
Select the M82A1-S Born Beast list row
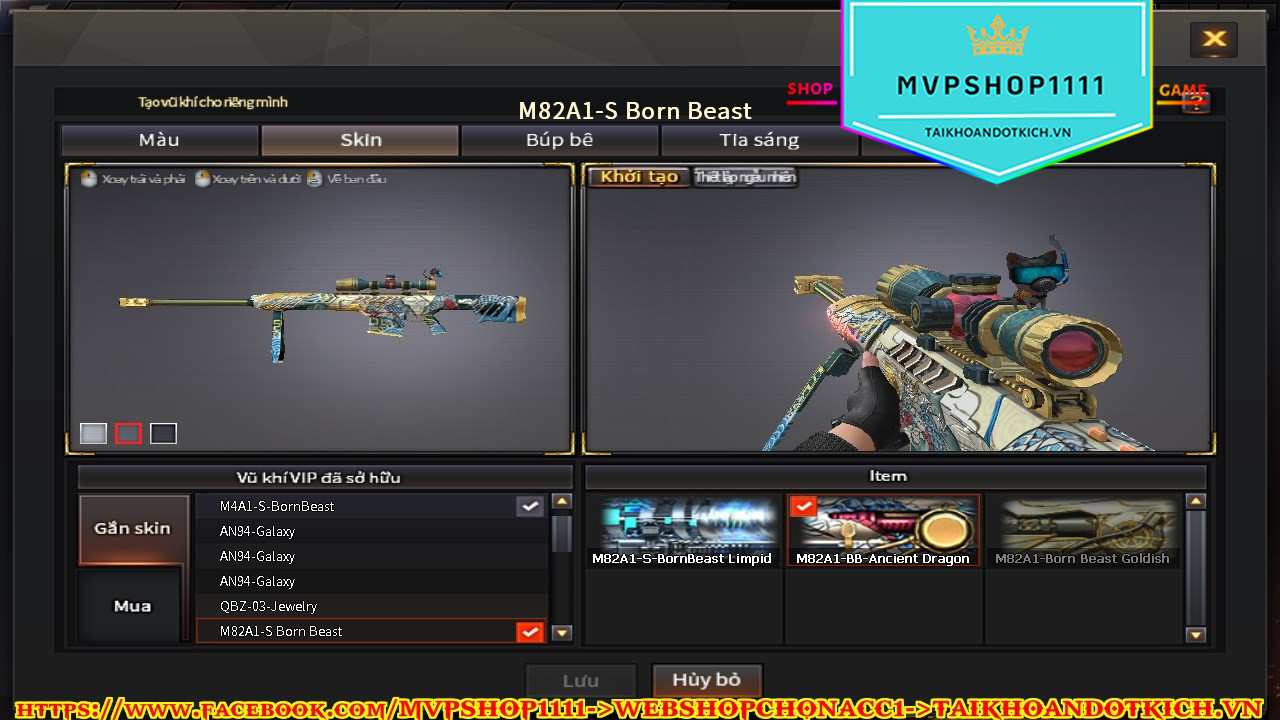(x=370, y=631)
